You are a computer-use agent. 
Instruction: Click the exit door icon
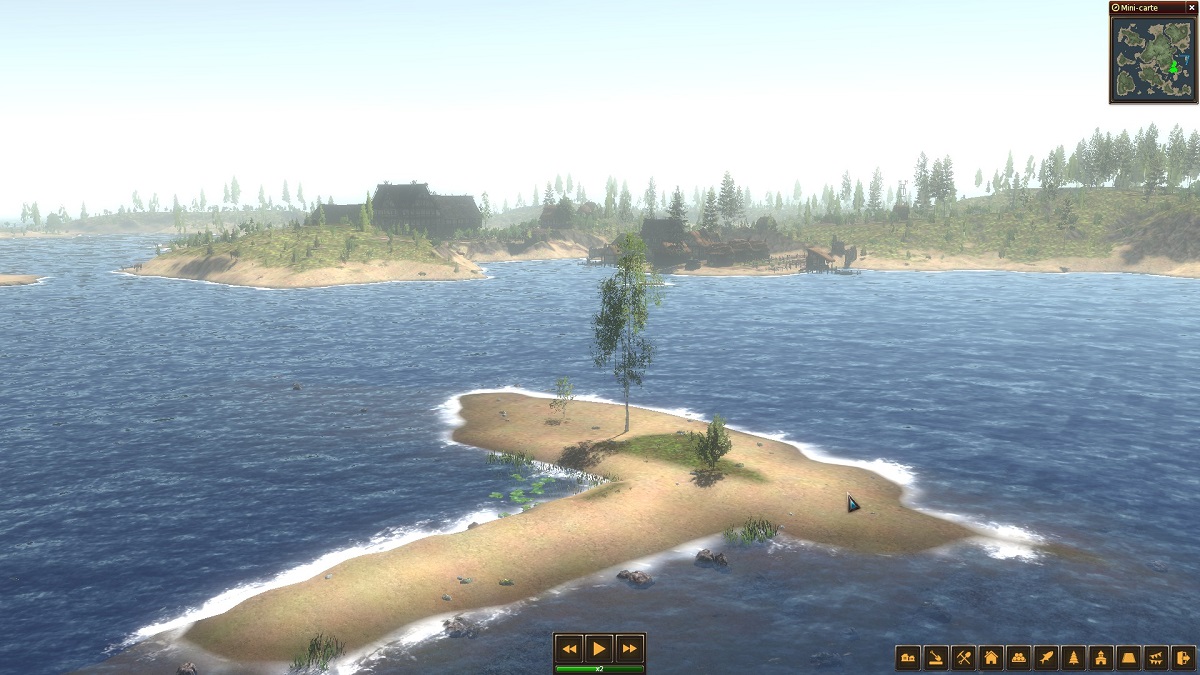[1183, 657]
